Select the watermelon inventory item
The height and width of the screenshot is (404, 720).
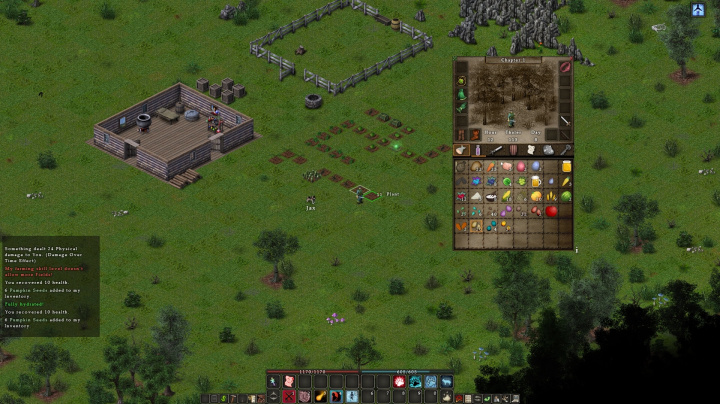(566, 196)
